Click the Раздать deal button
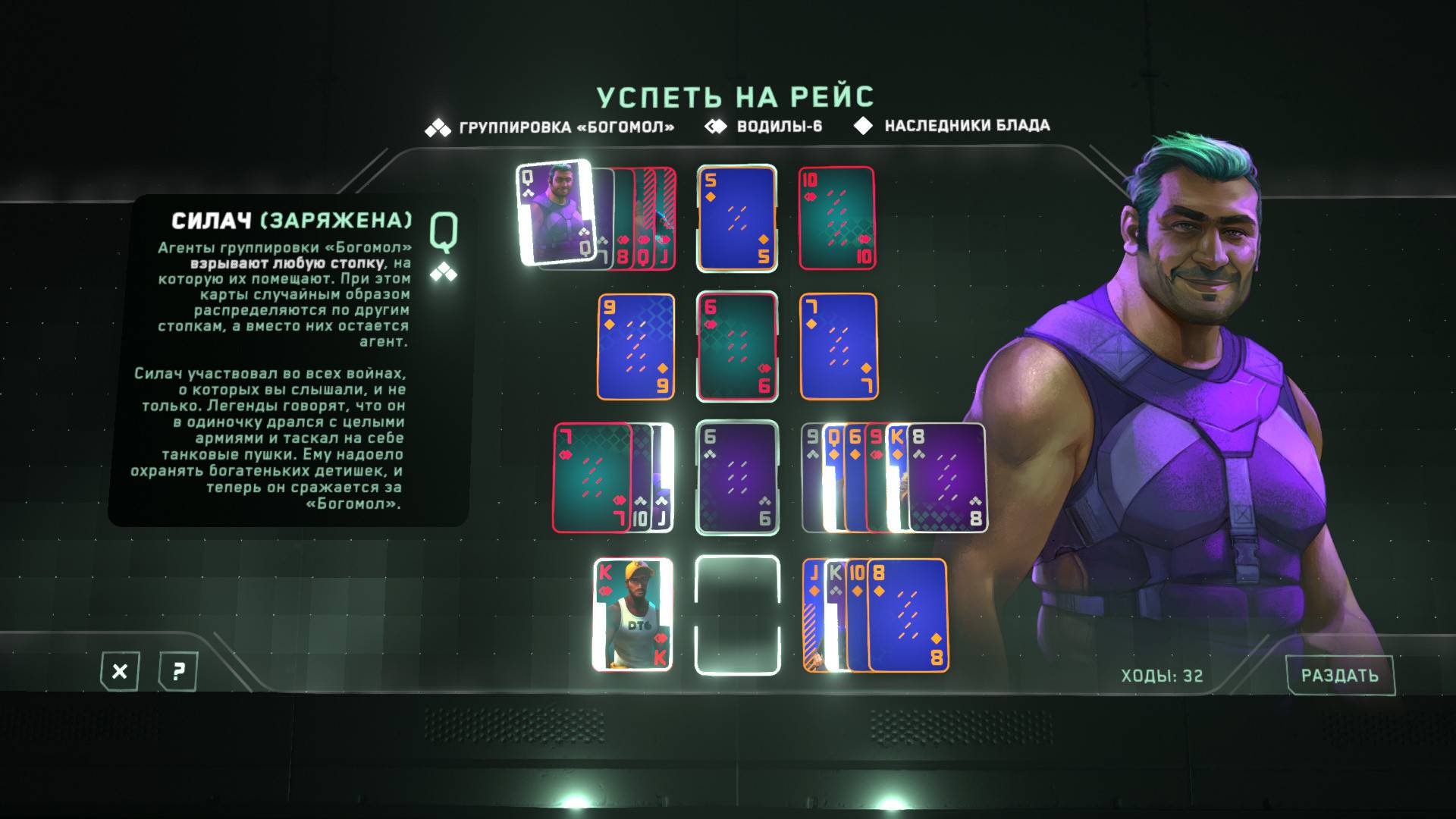Viewport: 1456px width, 819px height. [x=1339, y=675]
